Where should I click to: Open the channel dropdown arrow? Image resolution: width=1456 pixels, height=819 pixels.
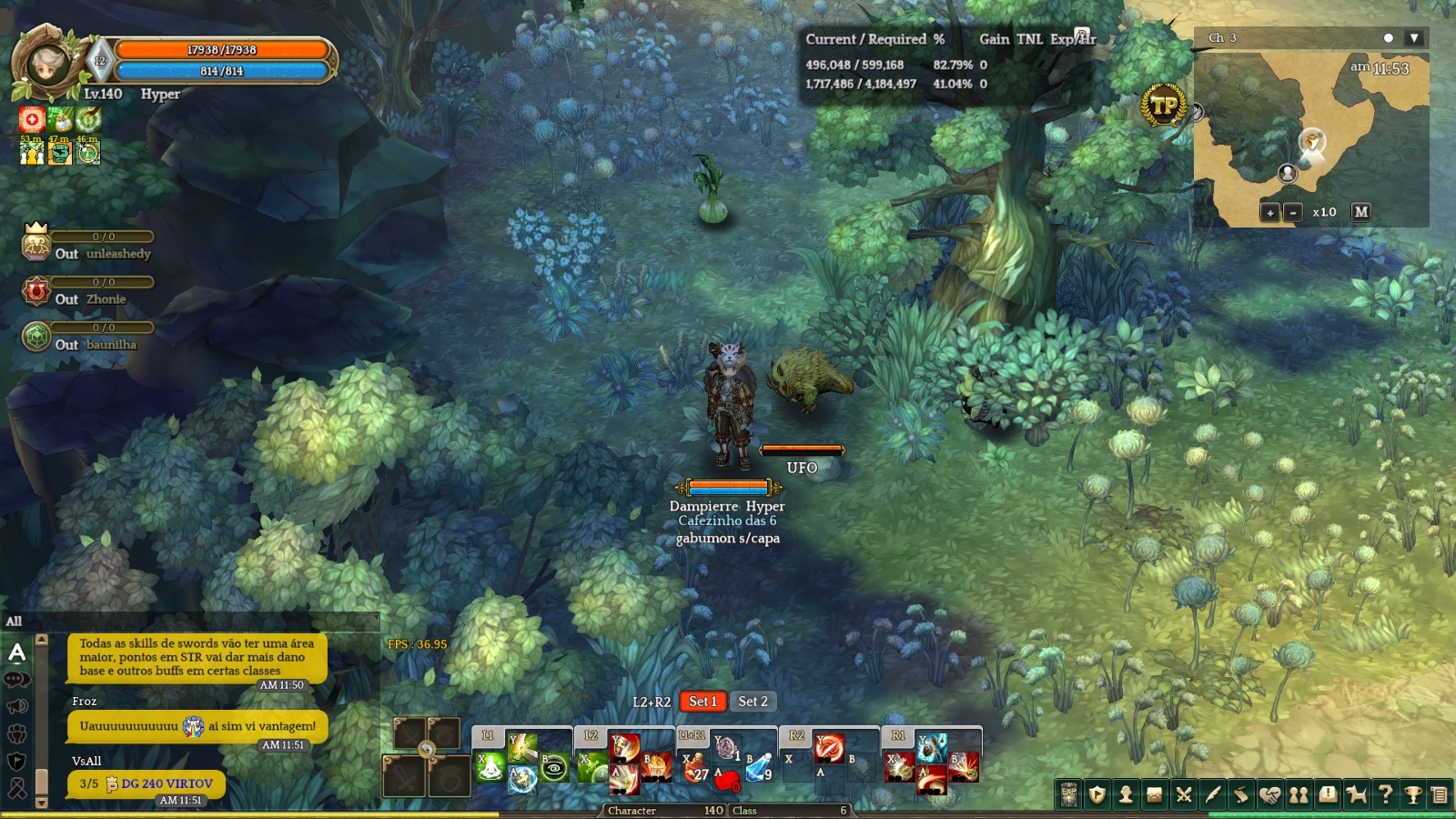tap(1413, 38)
